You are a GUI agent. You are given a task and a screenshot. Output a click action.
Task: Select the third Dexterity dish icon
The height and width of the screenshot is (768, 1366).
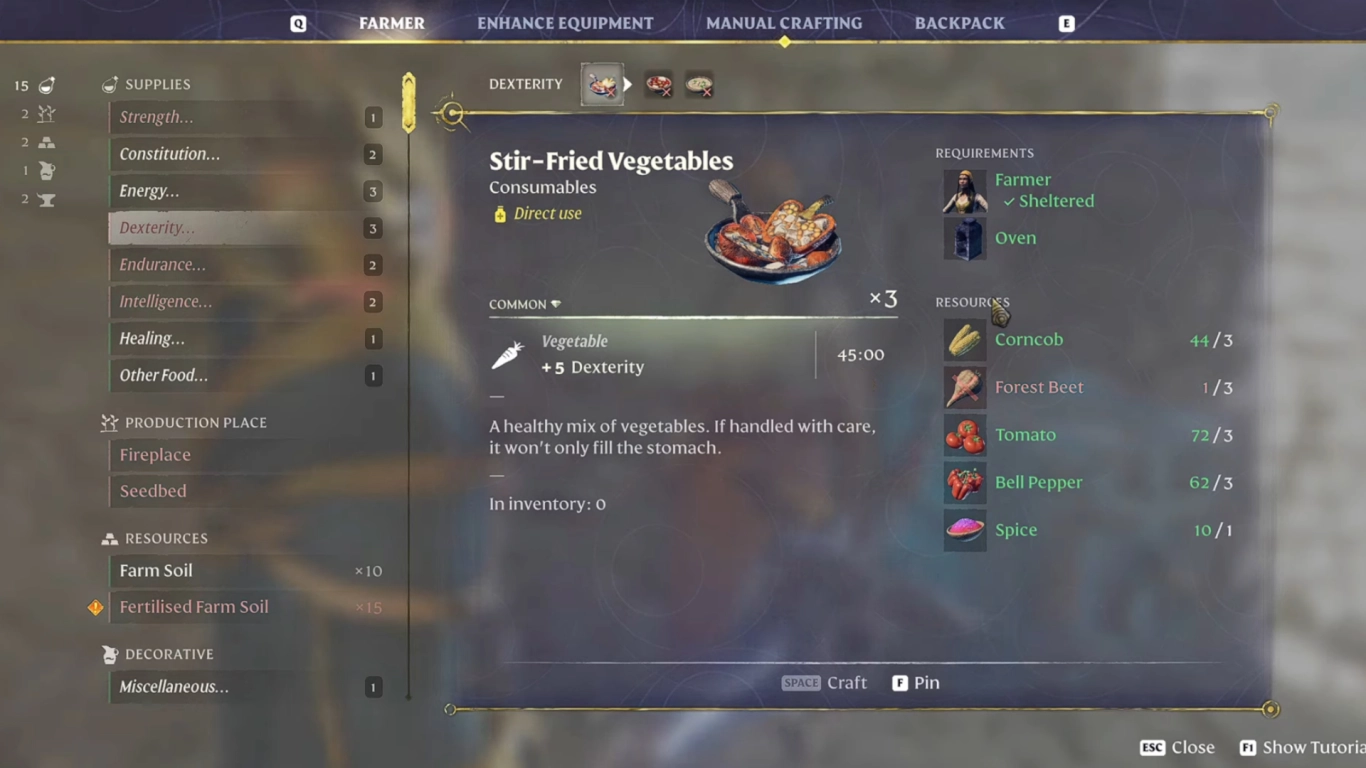click(699, 84)
